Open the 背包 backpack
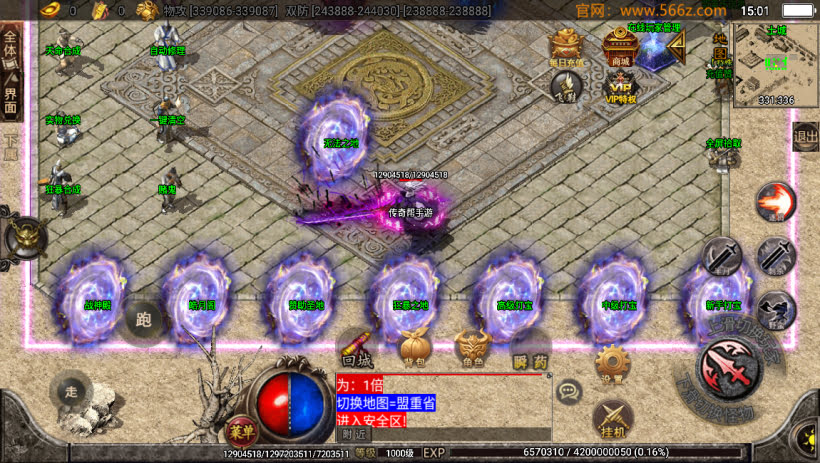Viewport: 820px width, 463px height. (x=414, y=346)
